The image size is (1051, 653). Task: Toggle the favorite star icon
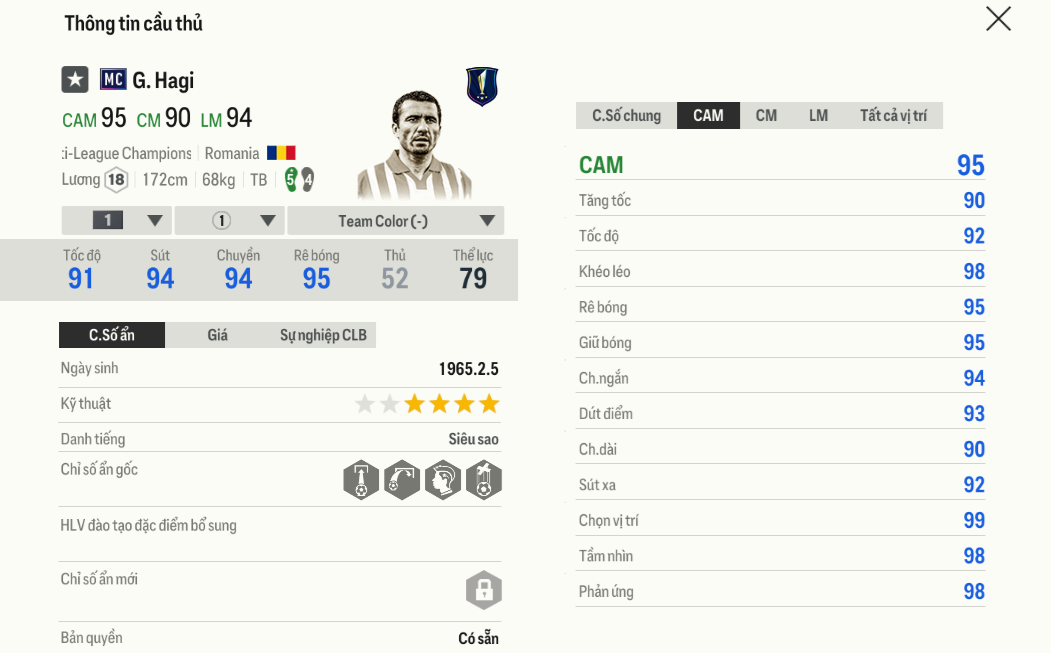[x=75, y=80]
